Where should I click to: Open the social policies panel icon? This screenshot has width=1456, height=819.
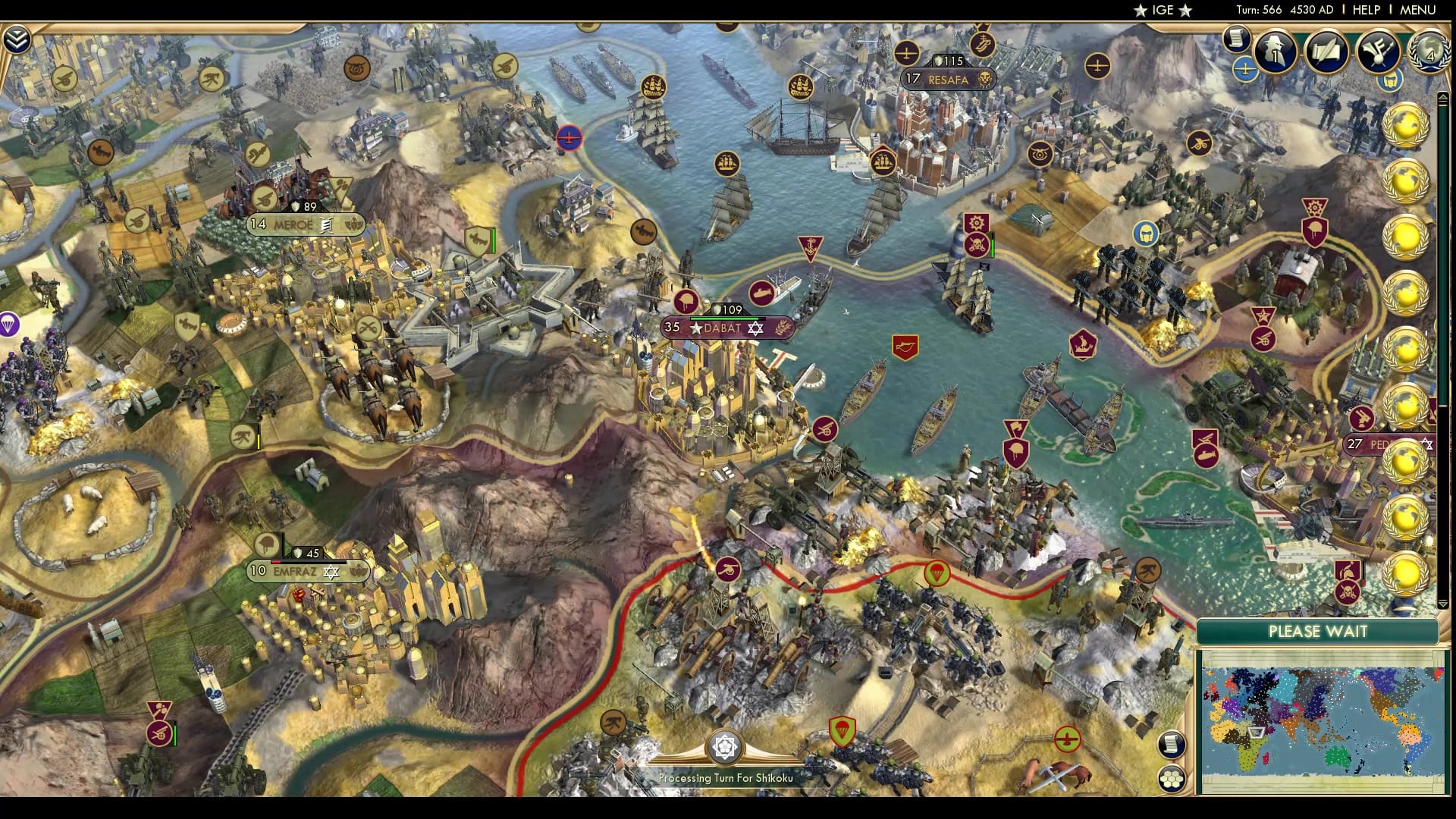point(1326,52)
